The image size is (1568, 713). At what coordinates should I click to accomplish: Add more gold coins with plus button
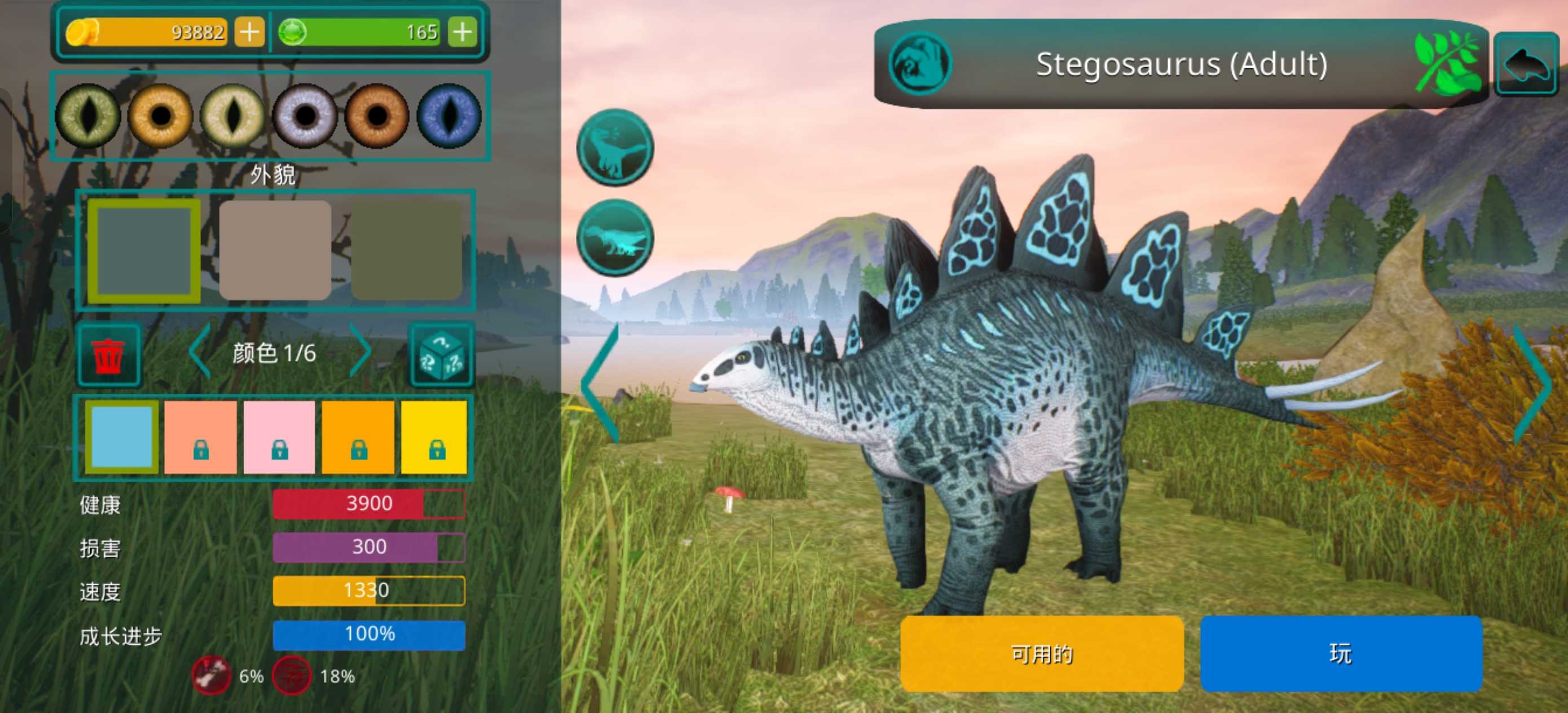249,32
